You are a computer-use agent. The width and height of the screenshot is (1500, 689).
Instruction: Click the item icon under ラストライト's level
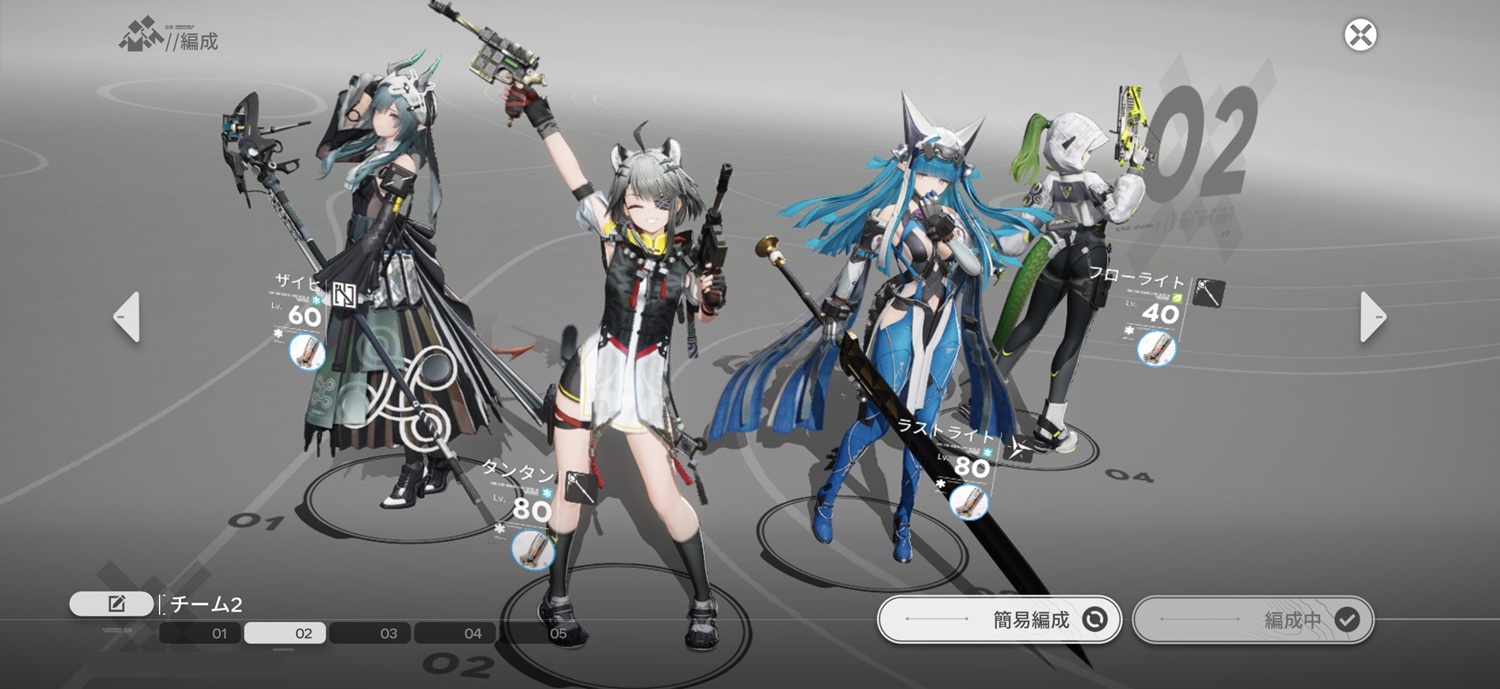(x=967, y=501)
